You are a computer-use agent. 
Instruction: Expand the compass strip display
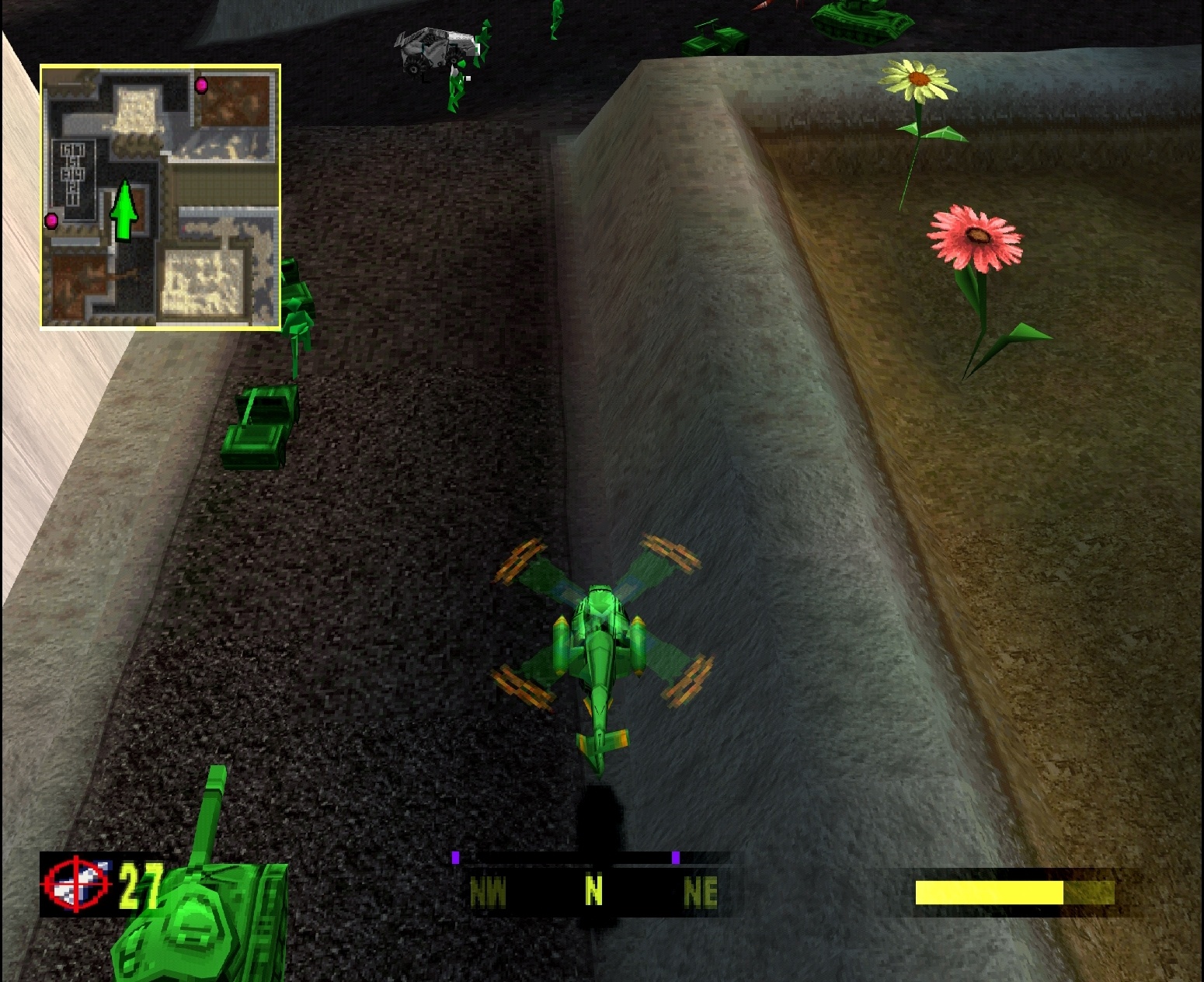pos(594,878)
